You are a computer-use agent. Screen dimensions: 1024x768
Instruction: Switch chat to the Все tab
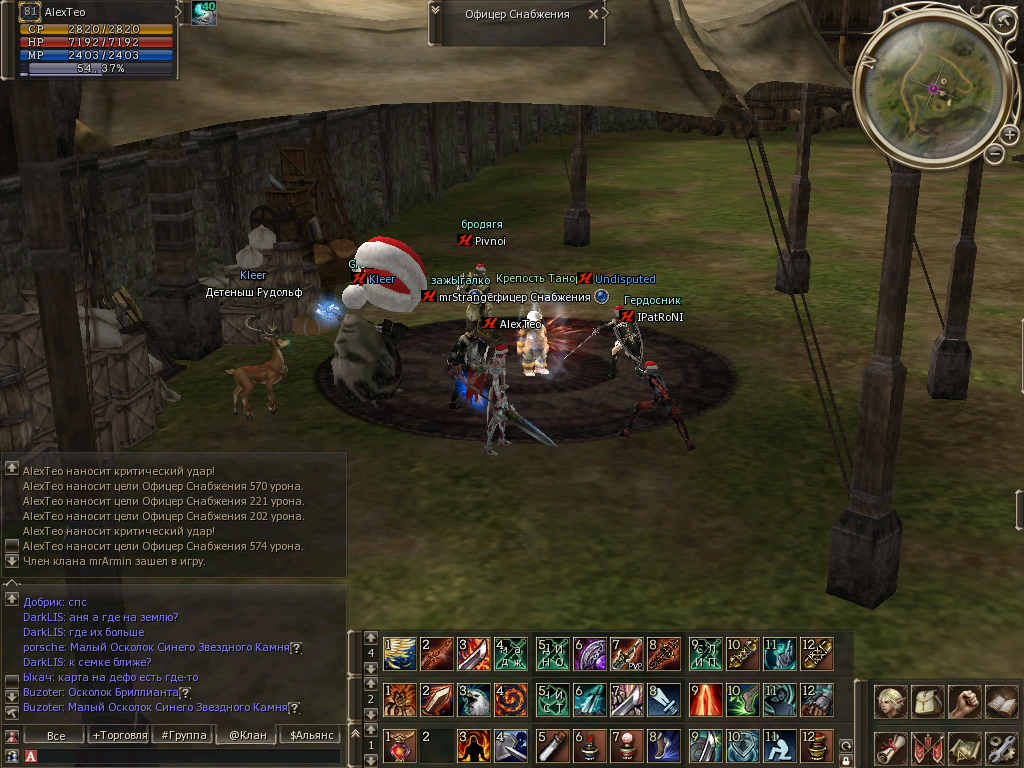point(56,736)
